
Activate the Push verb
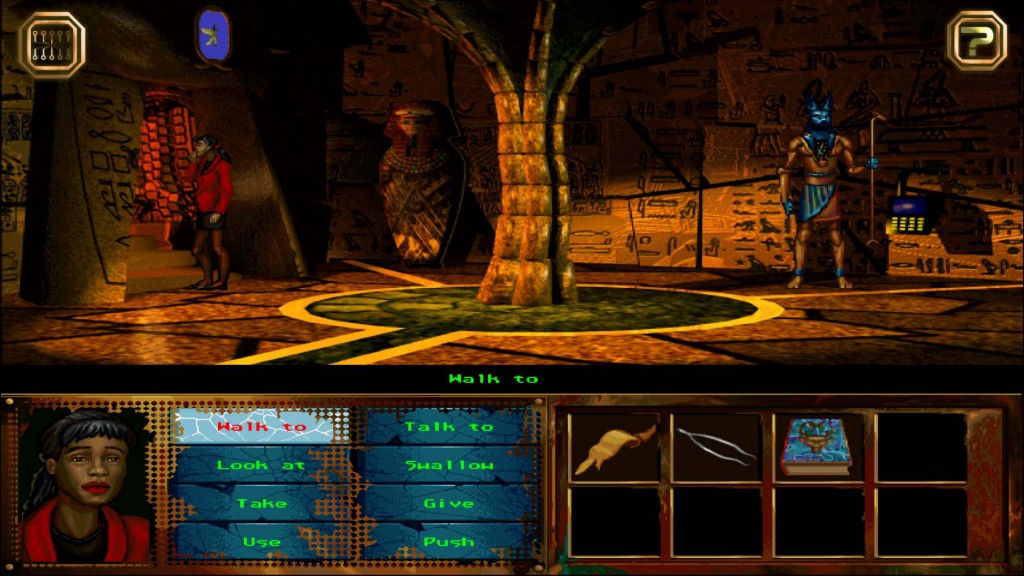448,541
